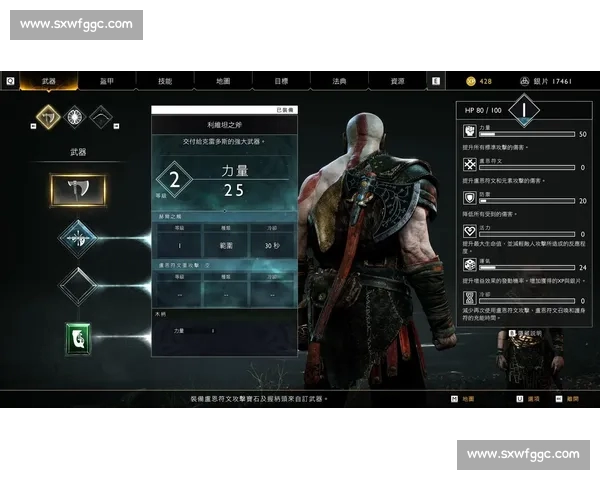Select the 冷卻 (Cooldown) stat icon

(x=469, y=298)
